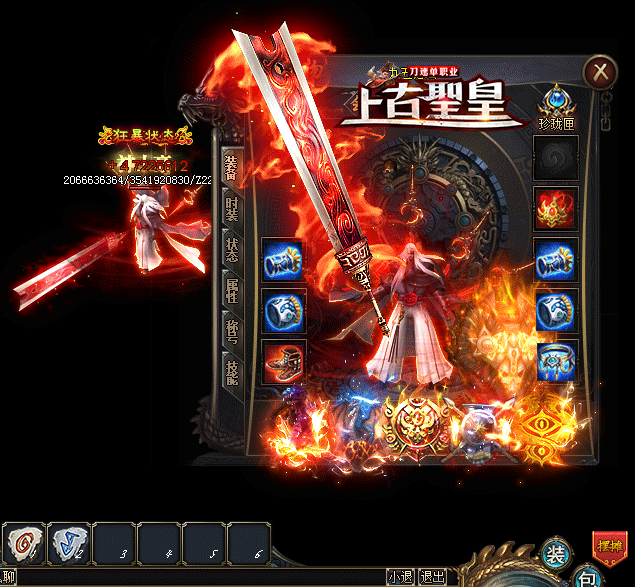Select the blue belt equipment slot
The width and height of the screenshot is (635, 587).
(x=555, y=360)
